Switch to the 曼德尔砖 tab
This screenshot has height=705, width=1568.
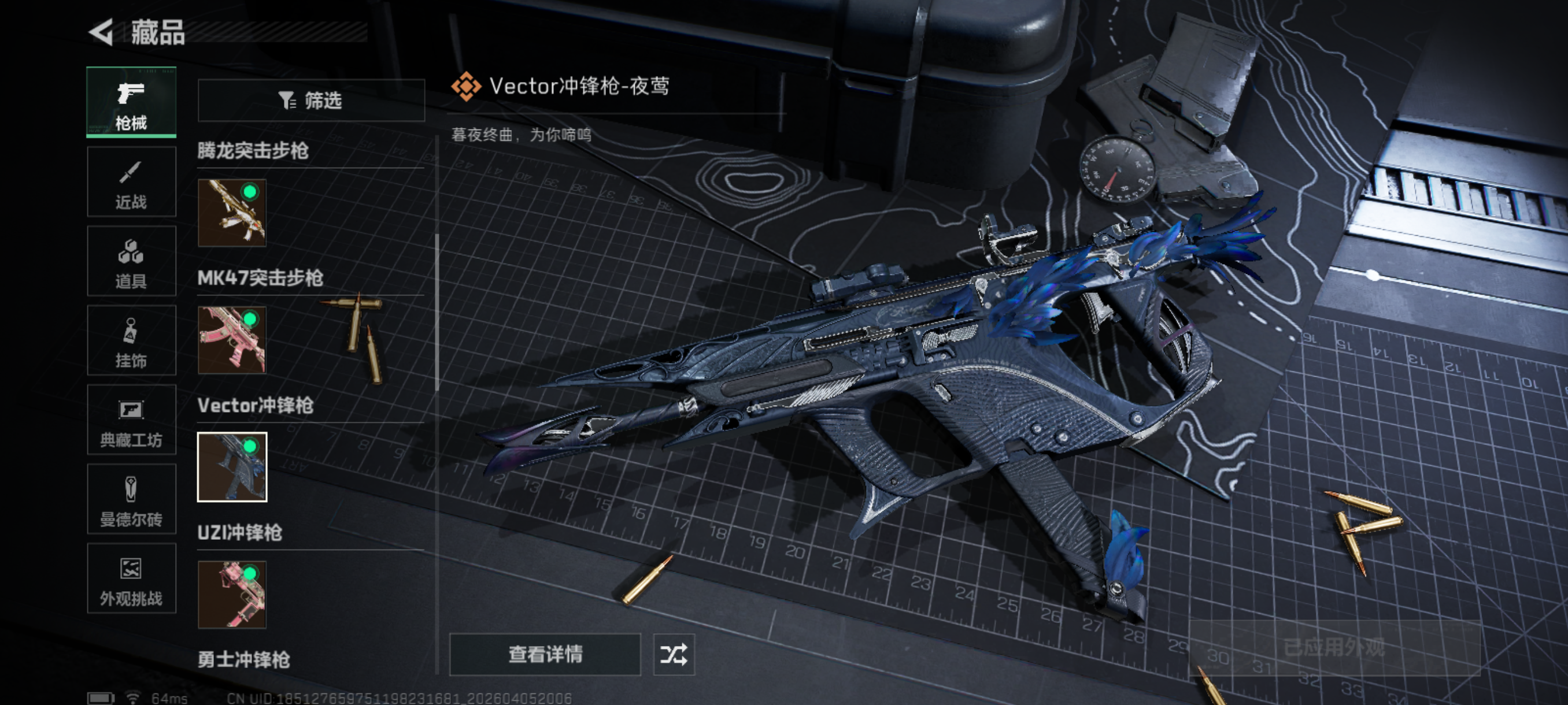[131, 499]
